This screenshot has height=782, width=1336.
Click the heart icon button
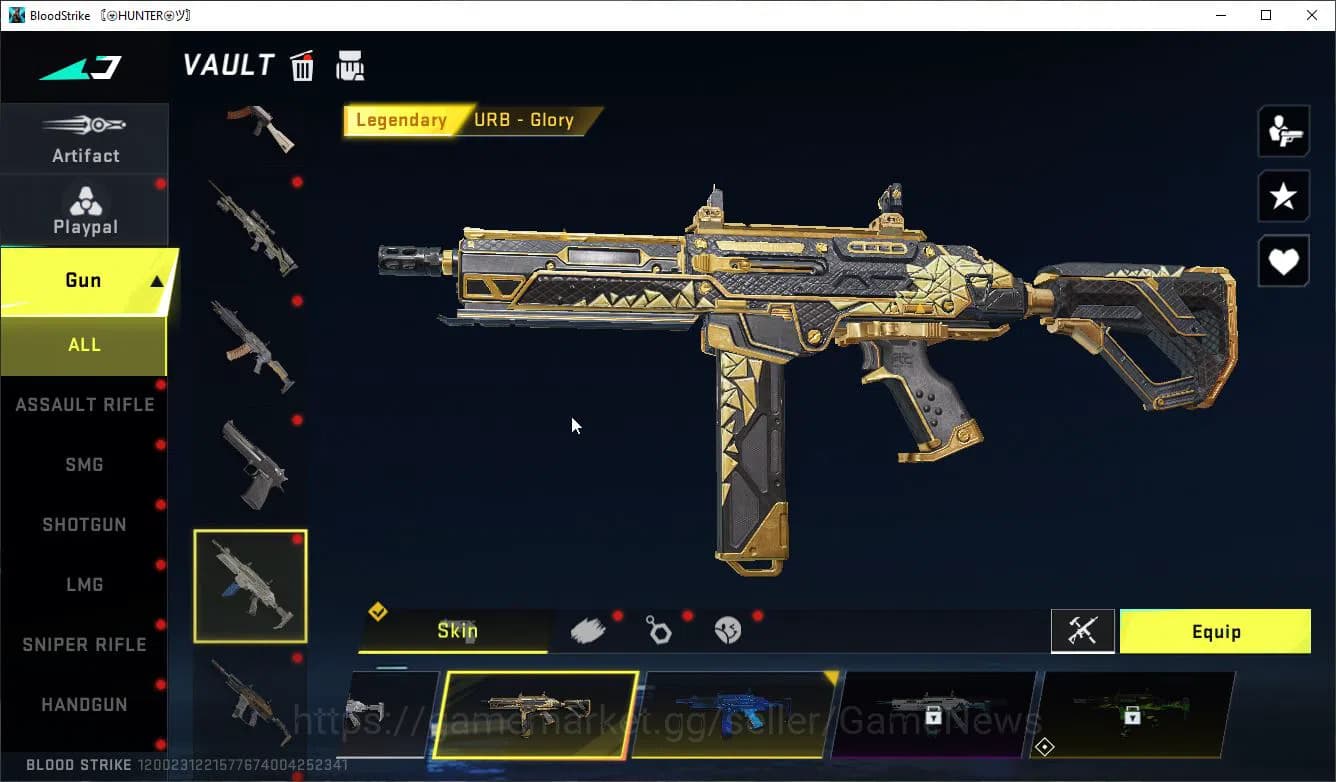point(1283,262)
